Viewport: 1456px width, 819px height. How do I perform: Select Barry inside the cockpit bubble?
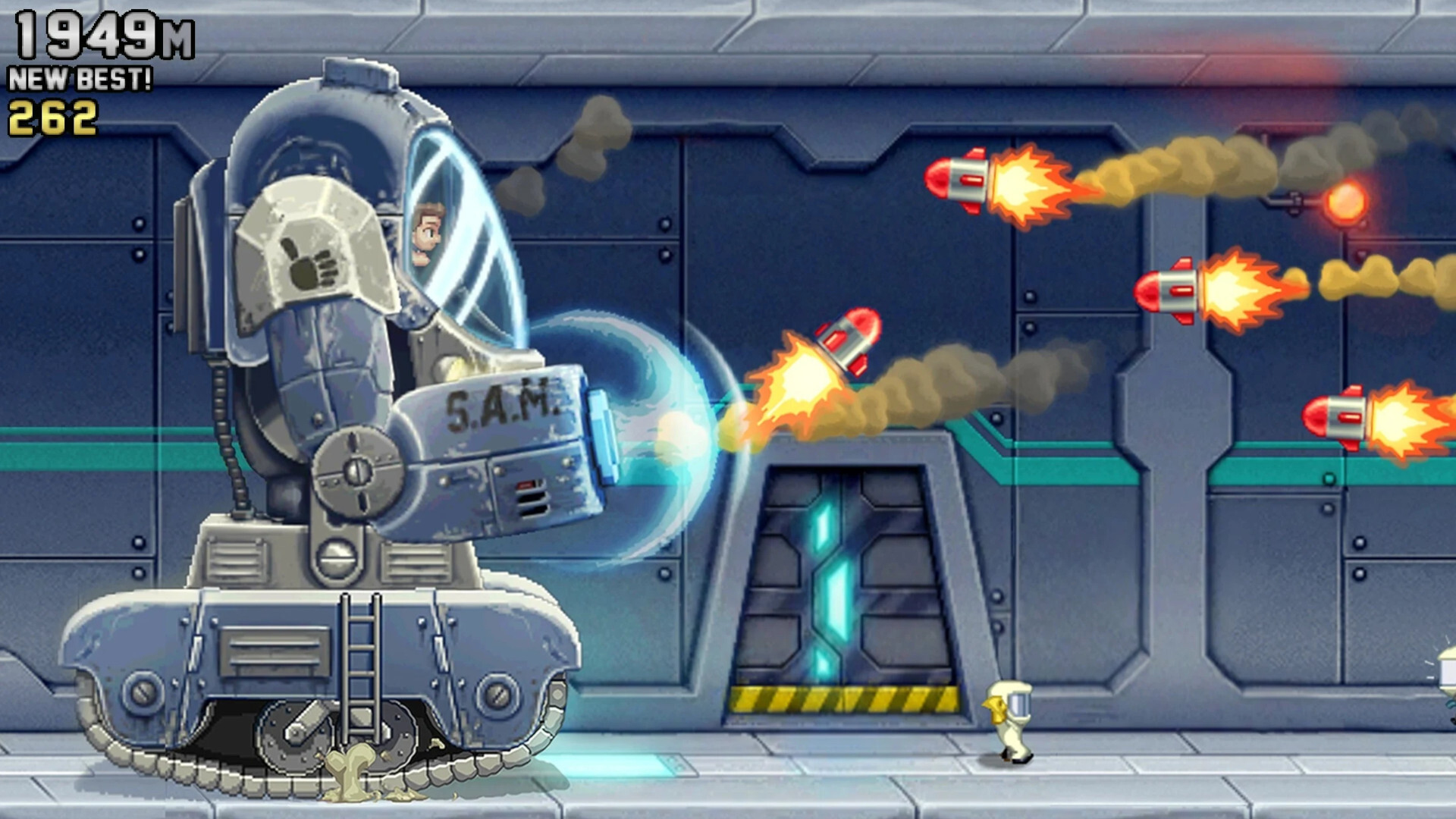pos(427,231)
